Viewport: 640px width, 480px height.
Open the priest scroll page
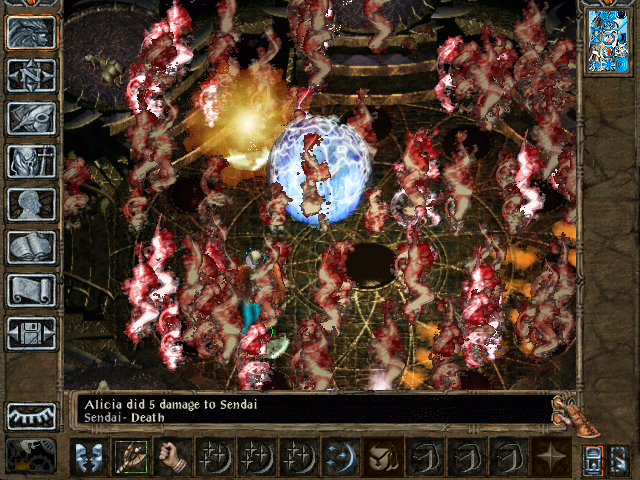[x=32, y=290]
